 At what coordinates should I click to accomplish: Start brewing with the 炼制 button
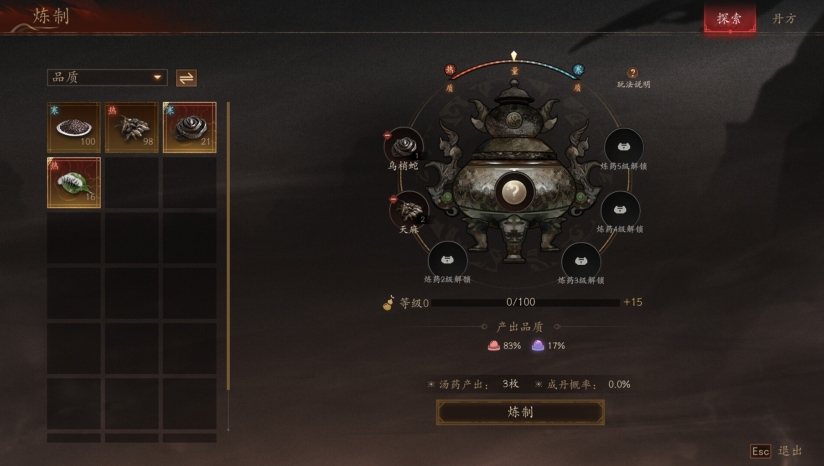pyautogui.click(x=520, y=412)
